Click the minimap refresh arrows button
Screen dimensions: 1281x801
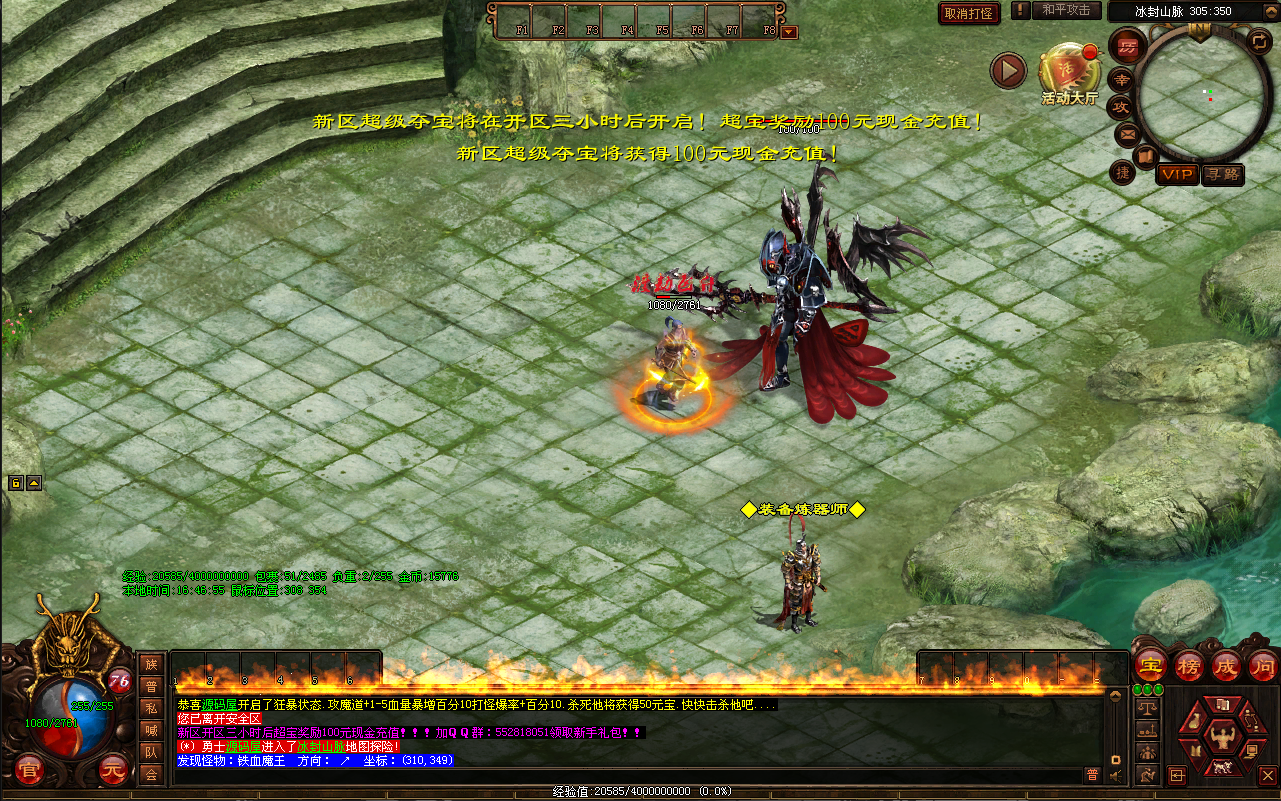[1259, 41]
